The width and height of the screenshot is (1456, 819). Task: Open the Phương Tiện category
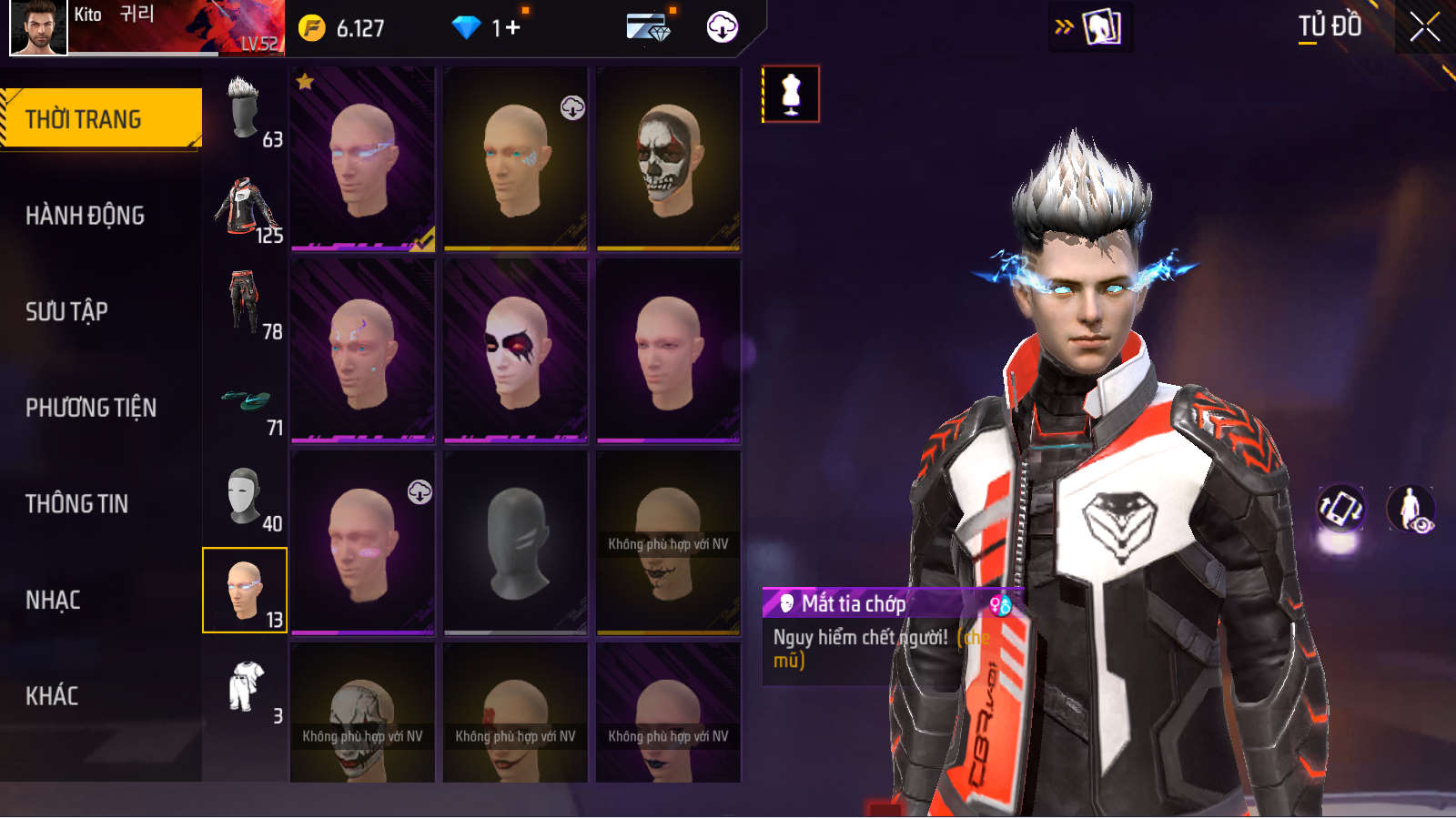coord(91,408)
